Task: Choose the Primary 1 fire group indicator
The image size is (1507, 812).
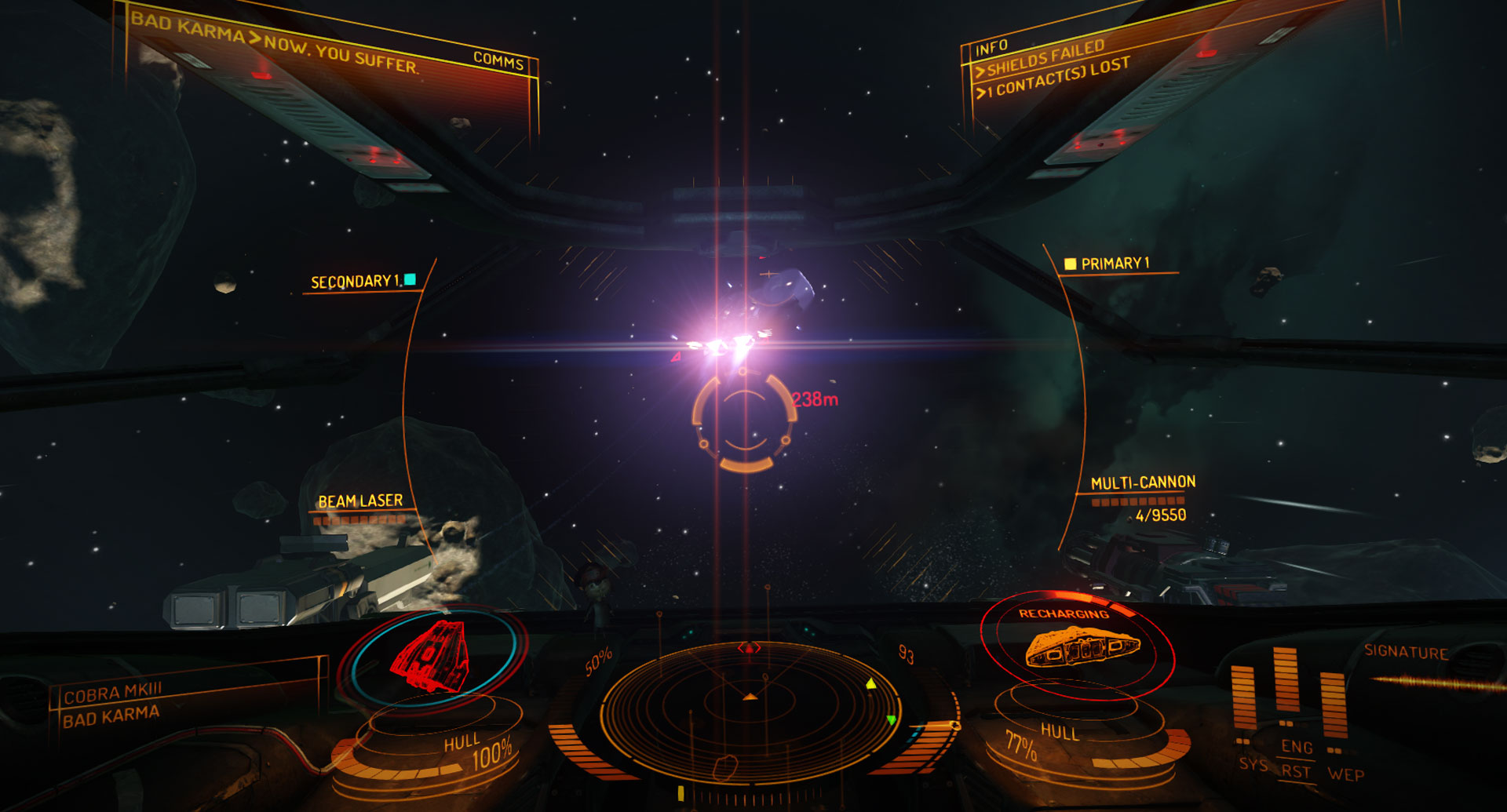Action: tap(1114, 264)
